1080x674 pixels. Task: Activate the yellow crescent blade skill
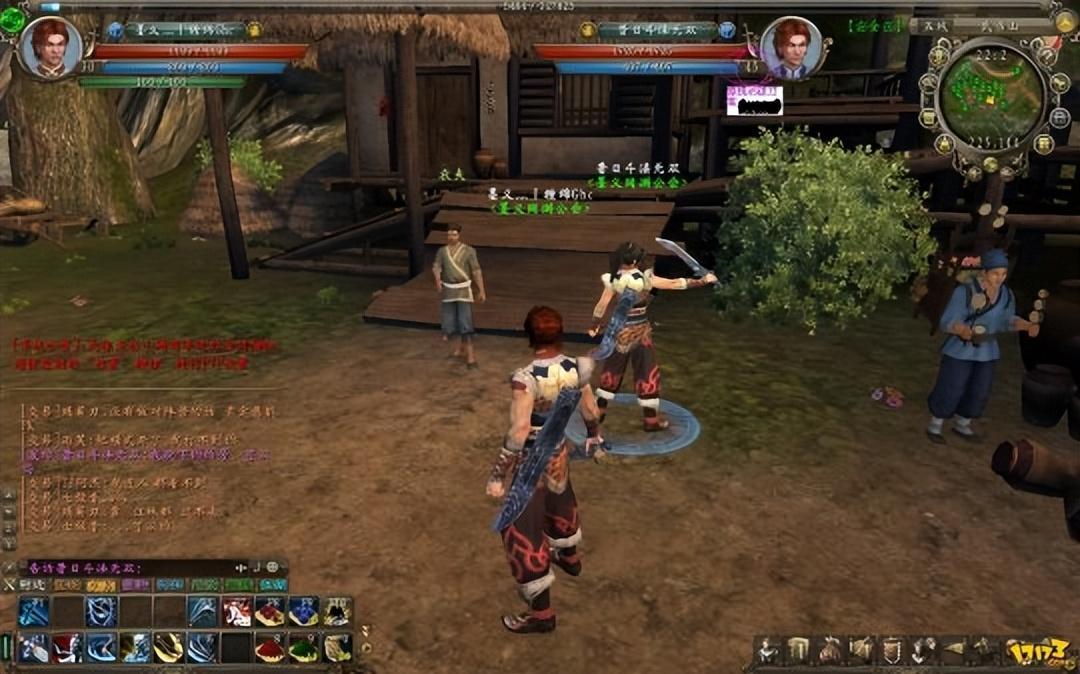tap(169, 648)
